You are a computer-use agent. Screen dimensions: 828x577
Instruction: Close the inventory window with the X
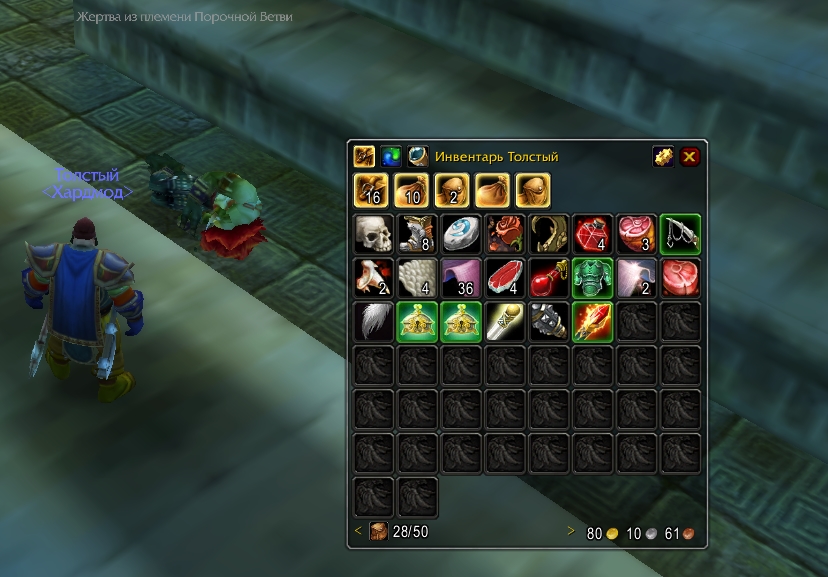690,156
